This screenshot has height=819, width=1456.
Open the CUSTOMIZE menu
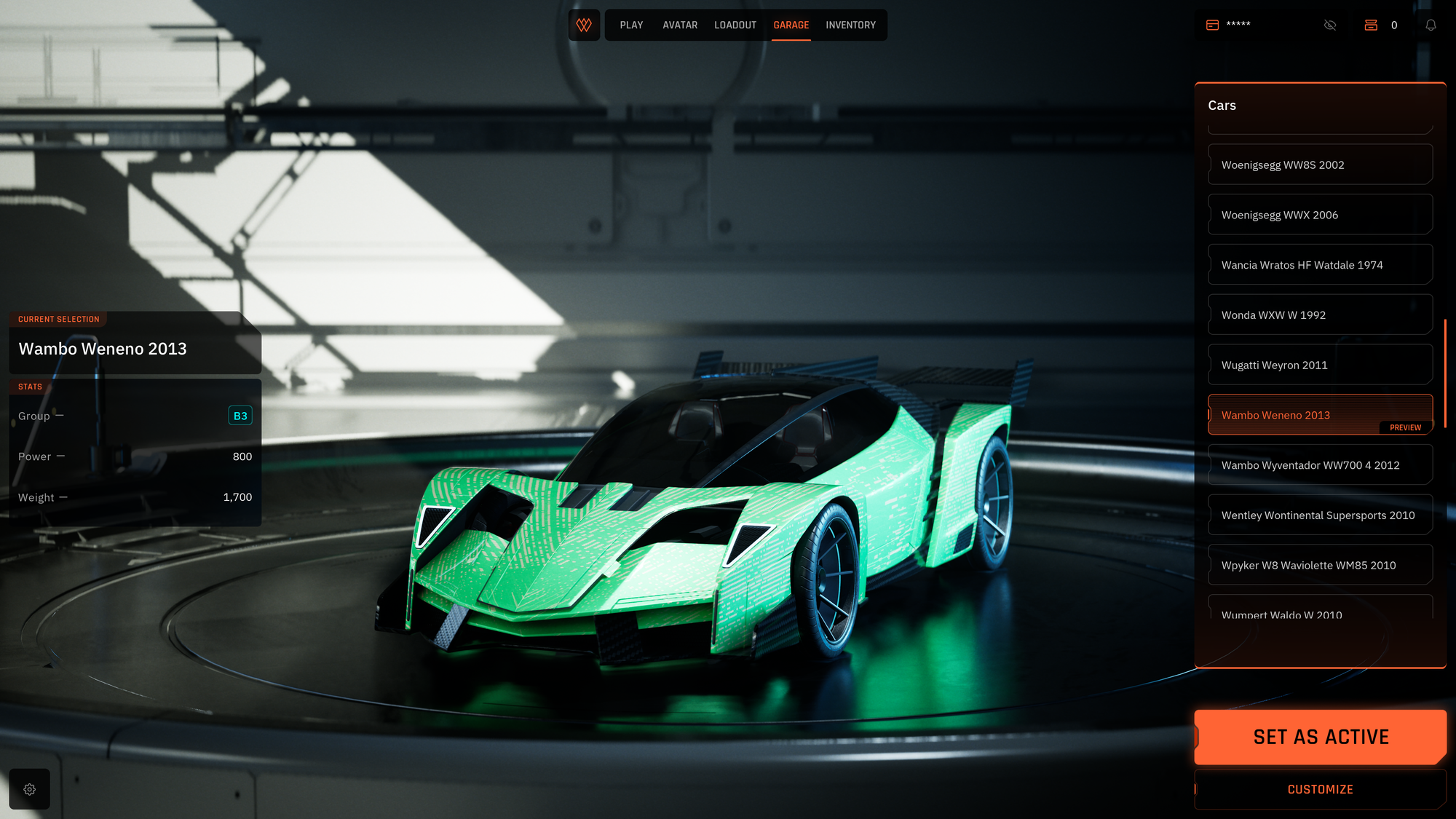1320,789
